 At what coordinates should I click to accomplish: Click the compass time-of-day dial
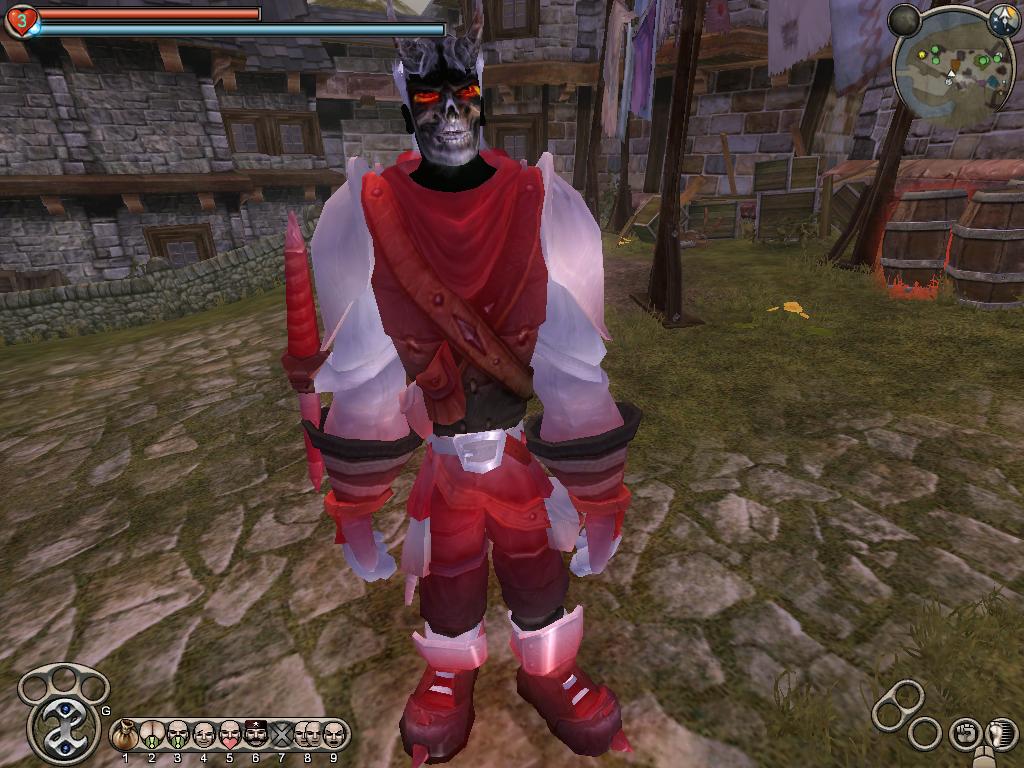tap(1002, 19)
